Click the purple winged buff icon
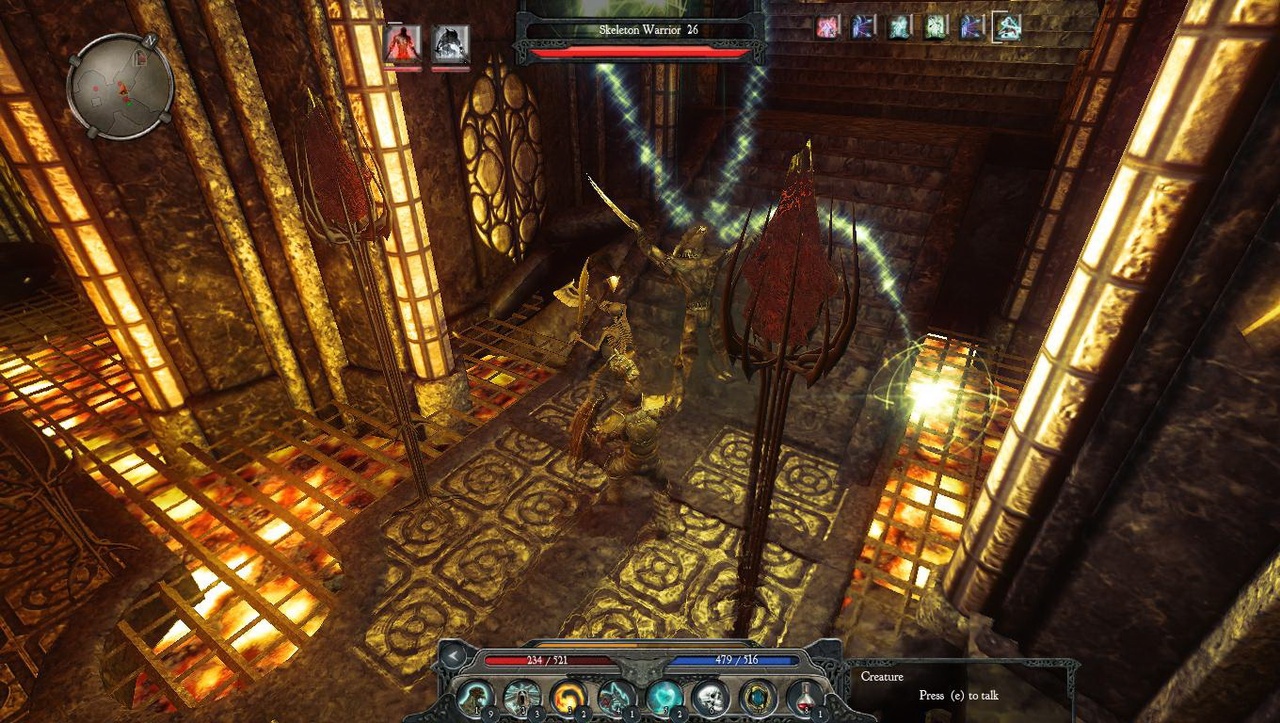1280x723 pixels. [x=862, y=28]
